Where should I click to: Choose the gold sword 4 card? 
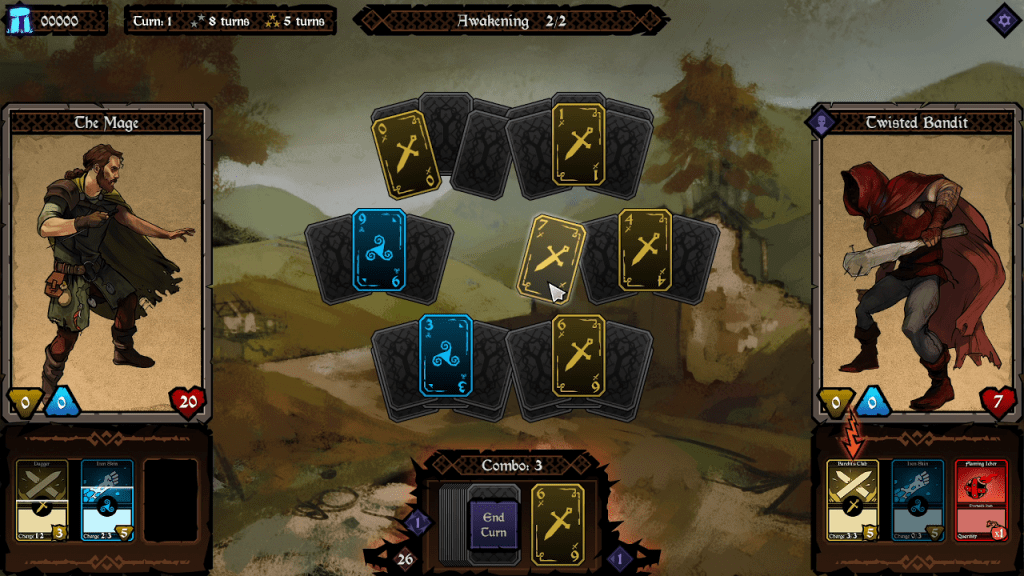[x=645, y=250]
